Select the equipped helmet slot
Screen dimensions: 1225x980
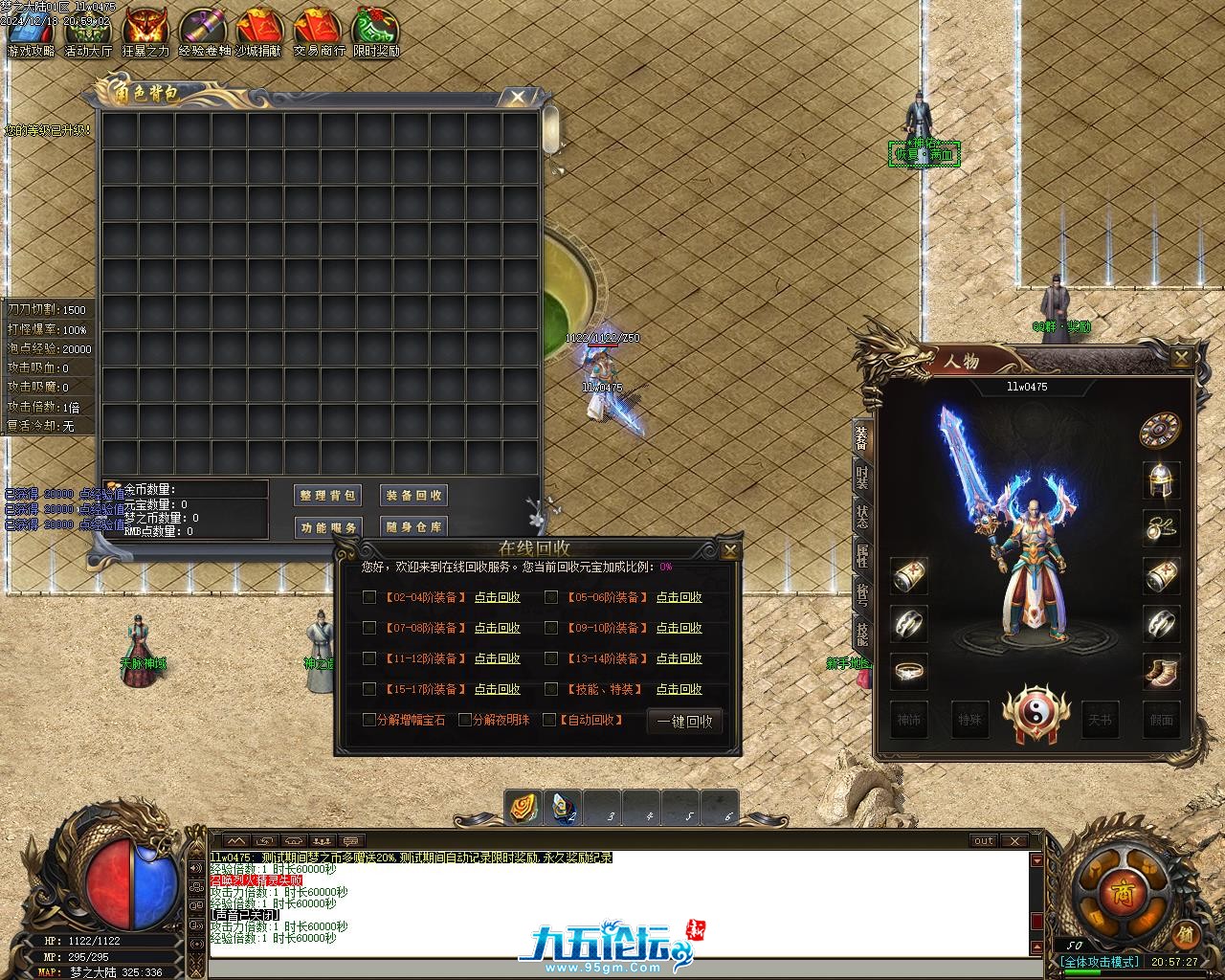1161,479
